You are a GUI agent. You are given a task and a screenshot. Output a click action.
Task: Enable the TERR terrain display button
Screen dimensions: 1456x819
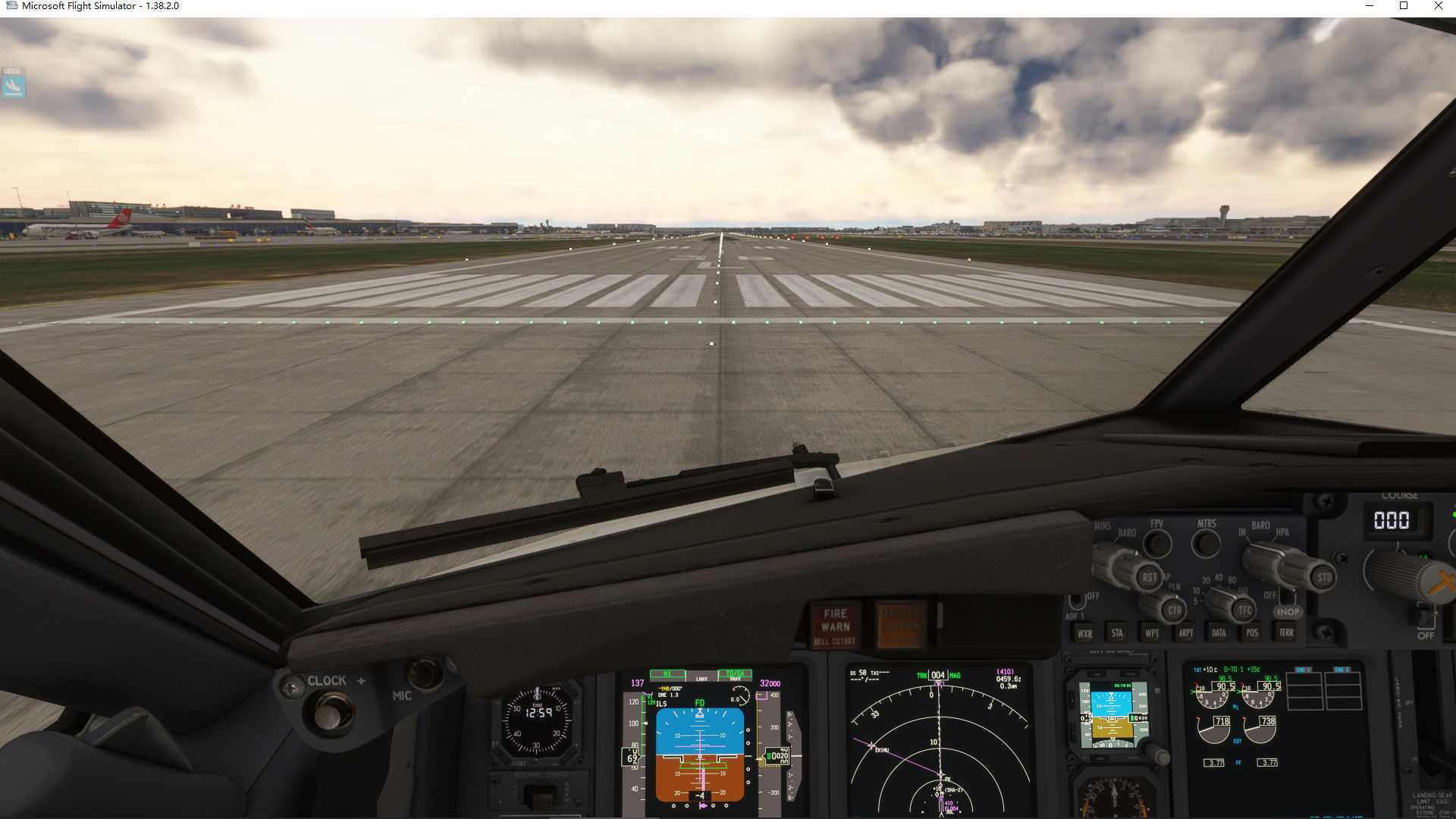1287,632
